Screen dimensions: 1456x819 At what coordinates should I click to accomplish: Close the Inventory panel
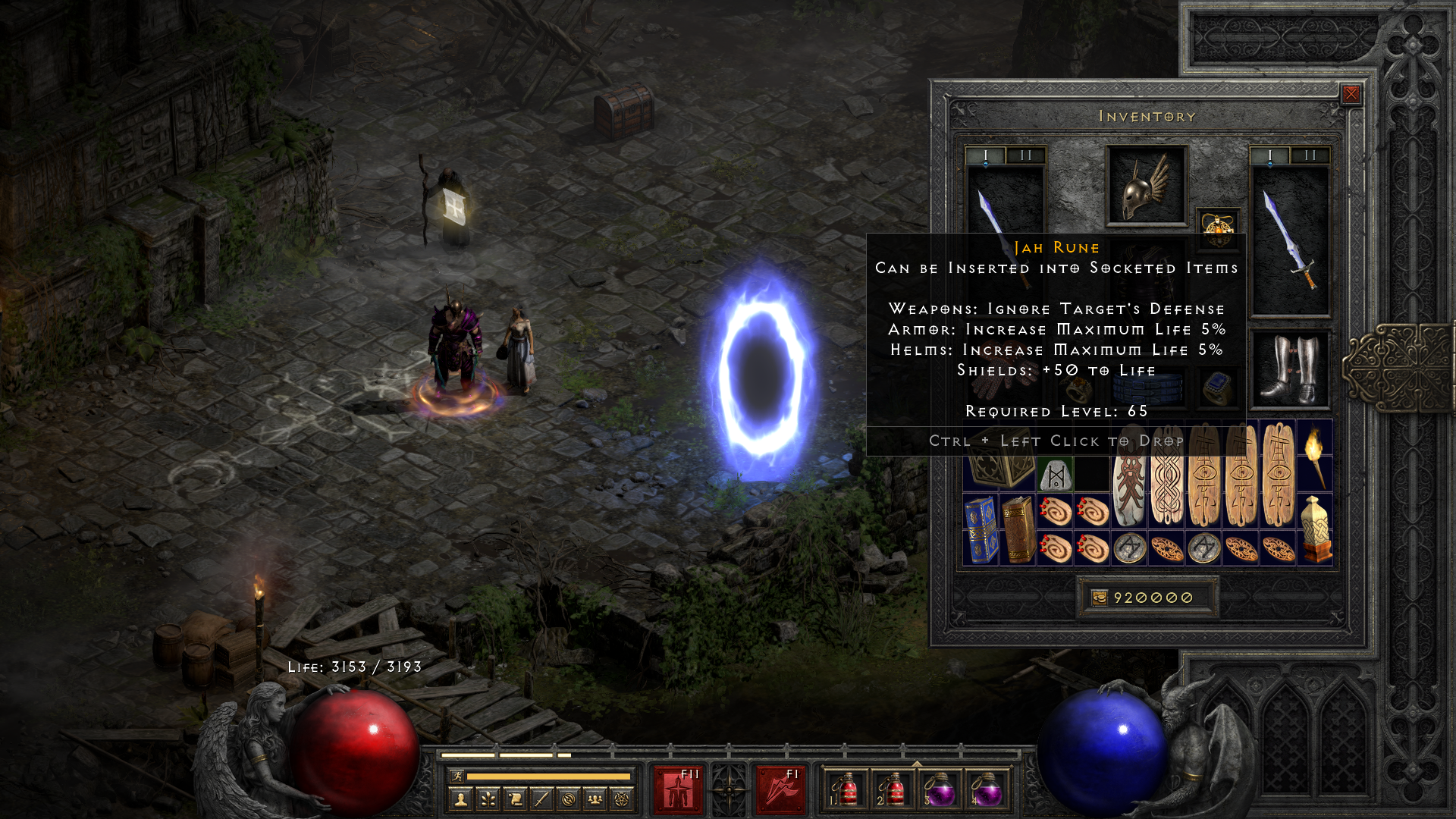click(x=1351, y=94)
